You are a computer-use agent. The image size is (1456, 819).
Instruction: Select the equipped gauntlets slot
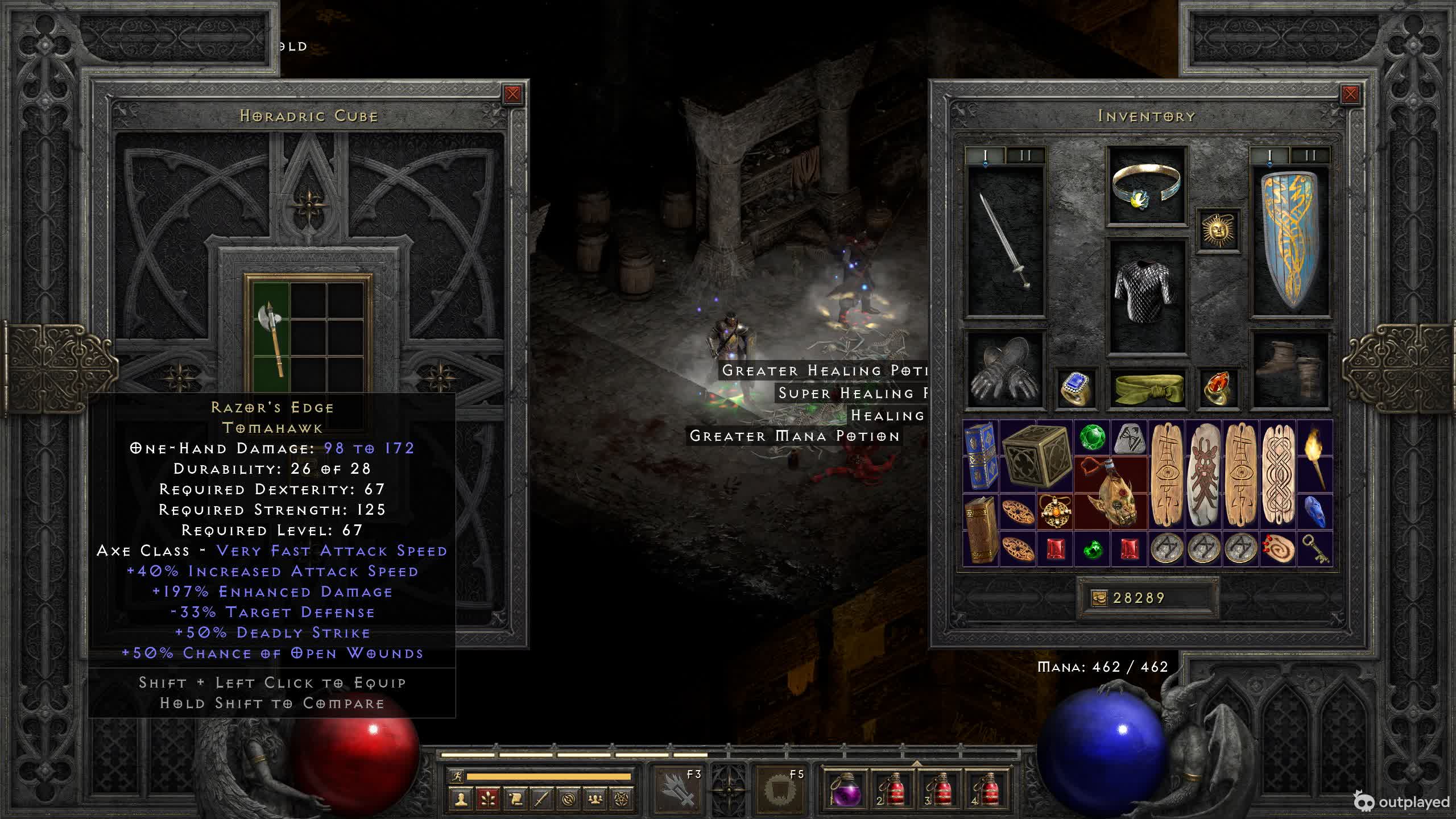pyautogui.click(x=1005, y=370)
